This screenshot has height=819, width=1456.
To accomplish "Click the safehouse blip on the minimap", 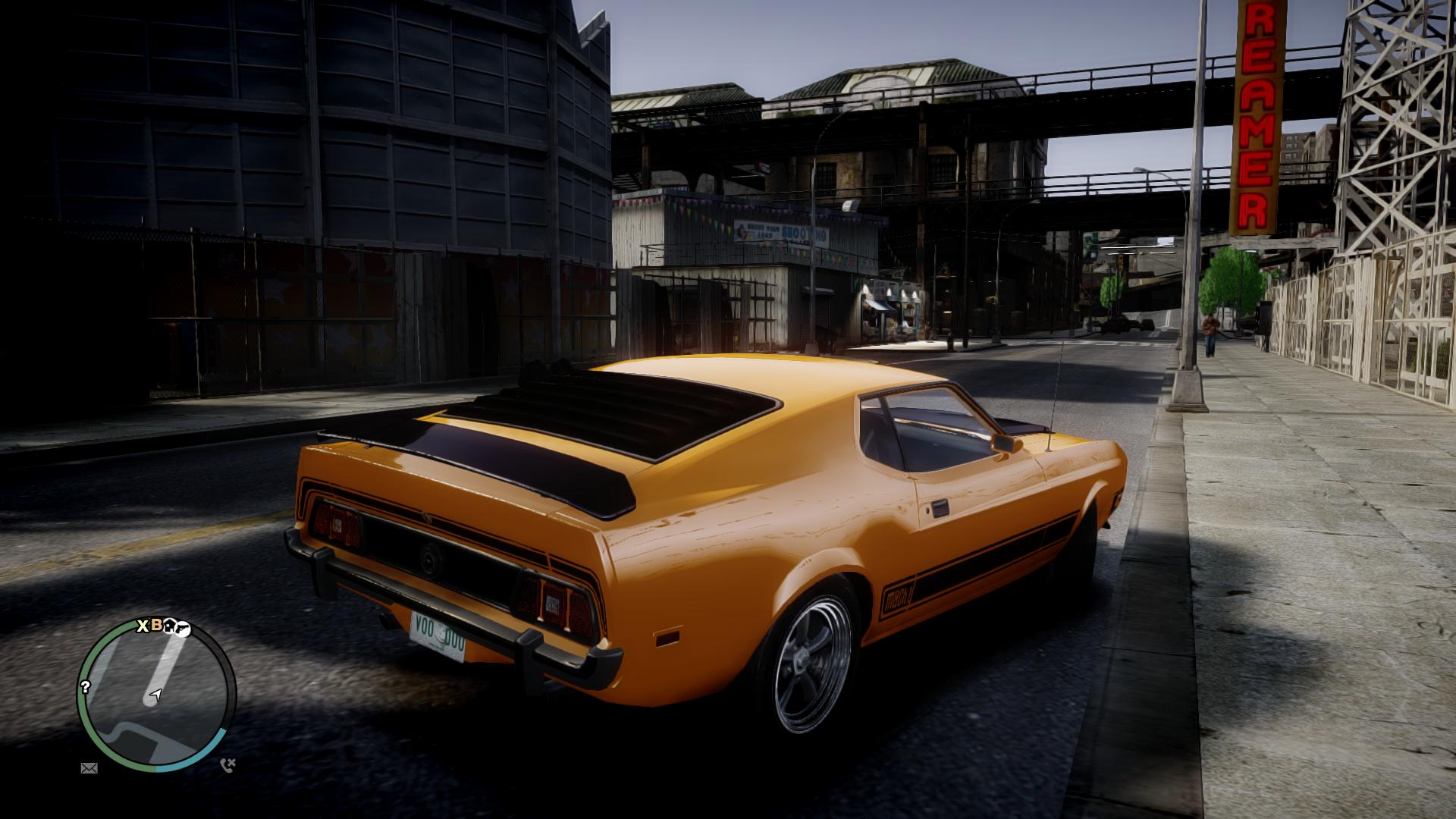I will pos(169,626).
